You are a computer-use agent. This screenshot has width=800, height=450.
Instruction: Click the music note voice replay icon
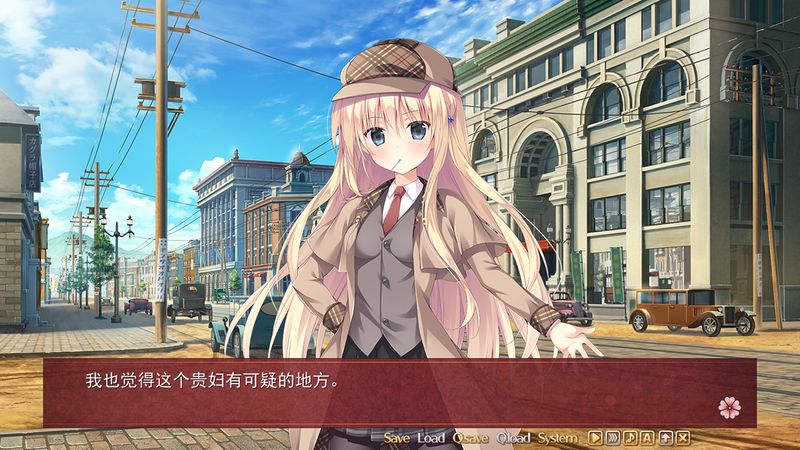(630, 438)
